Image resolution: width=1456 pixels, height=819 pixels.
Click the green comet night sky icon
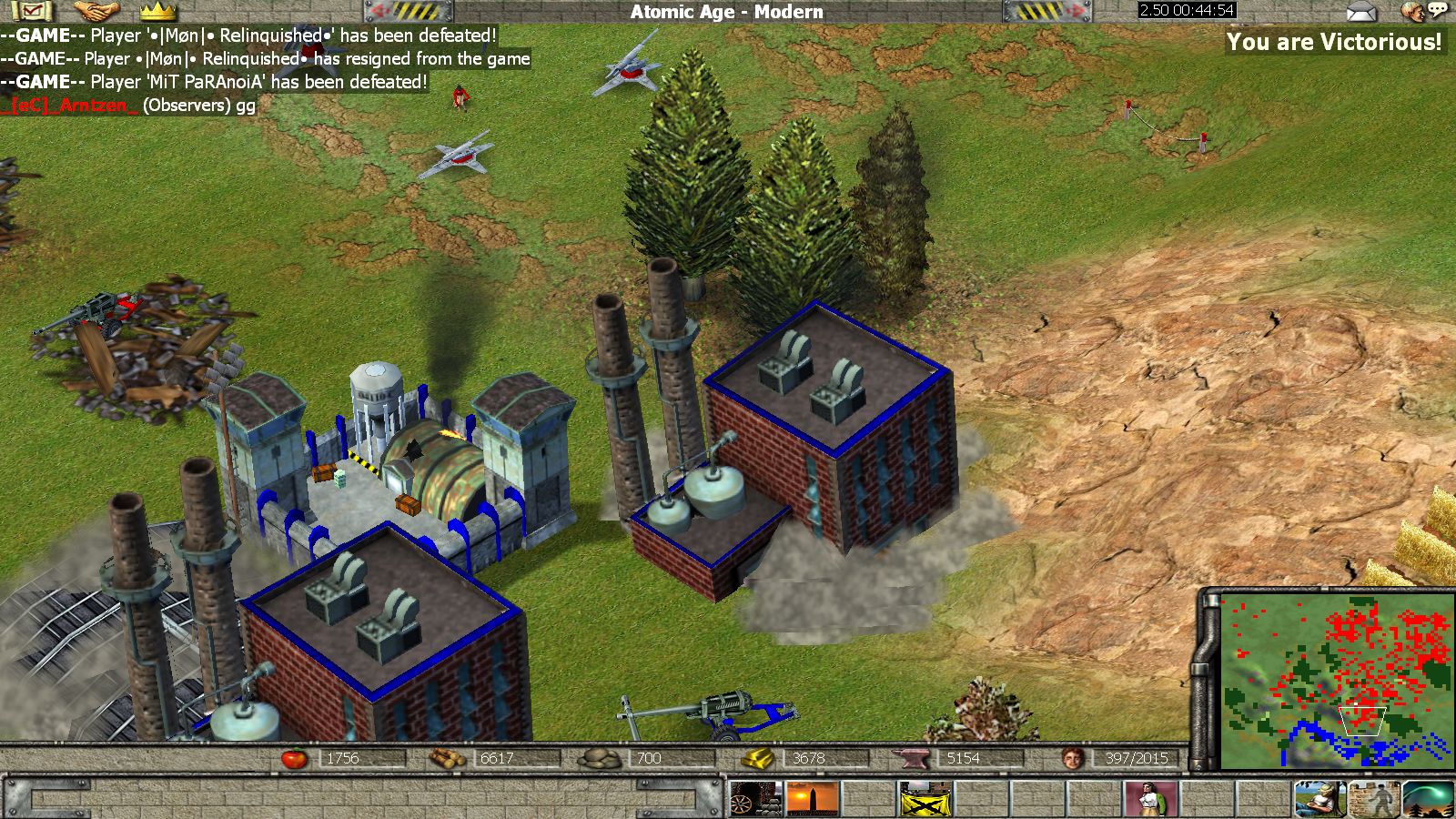click(1429, 799)
